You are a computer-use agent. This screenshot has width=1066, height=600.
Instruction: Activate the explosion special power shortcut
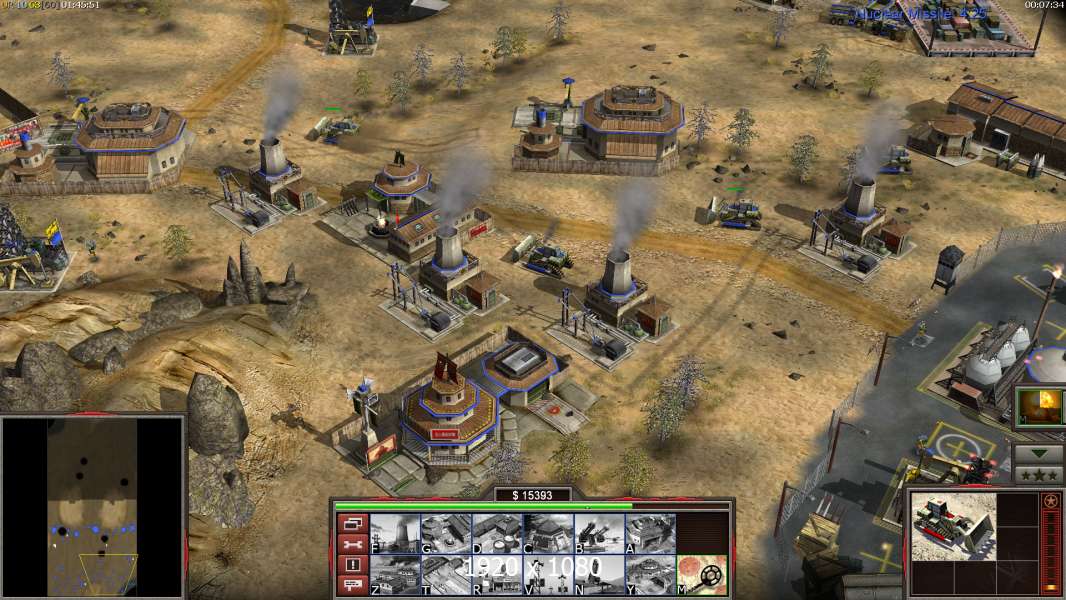1038,407
